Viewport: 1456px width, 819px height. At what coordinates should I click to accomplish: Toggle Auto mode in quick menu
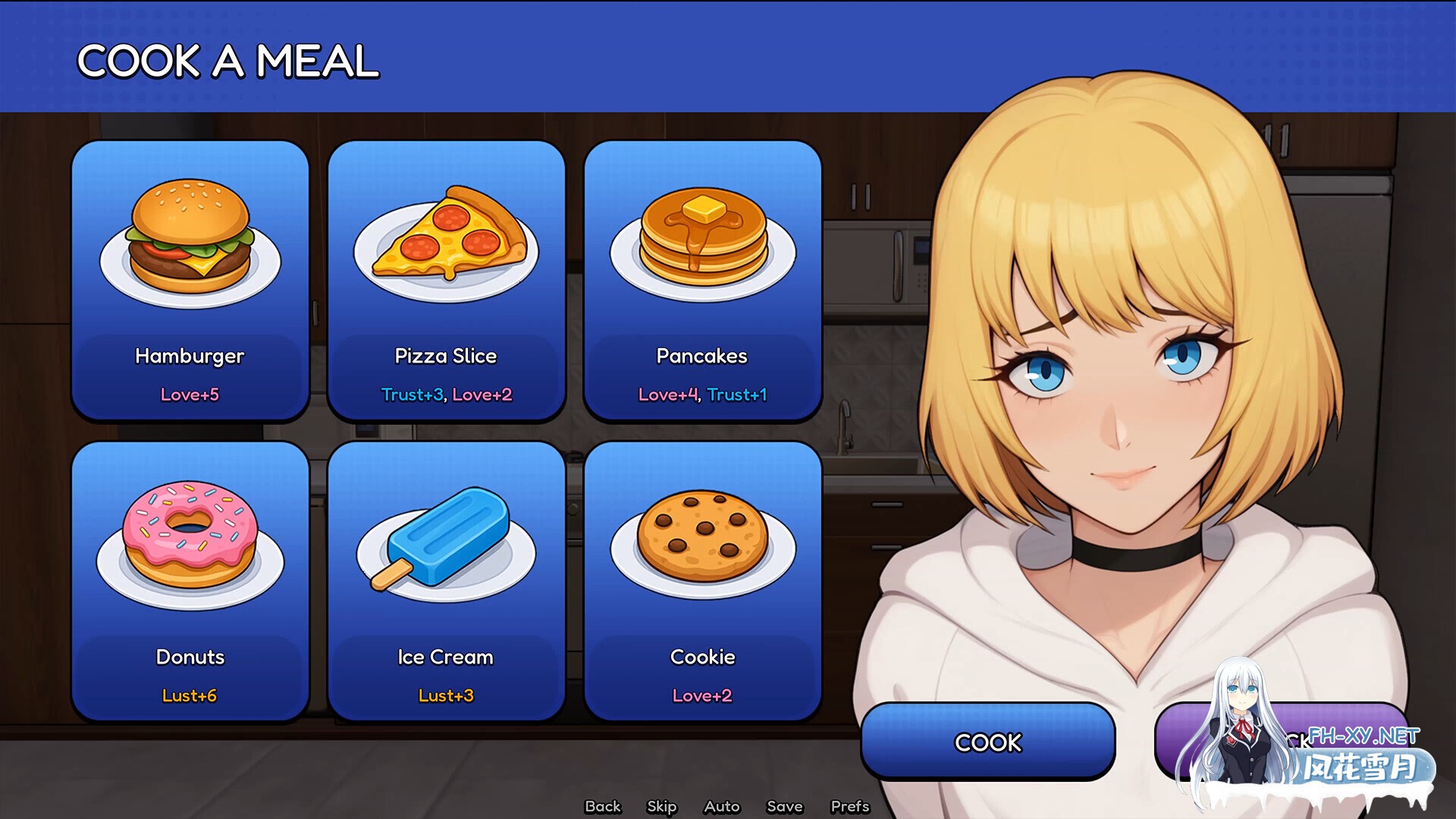pos(721,806)
